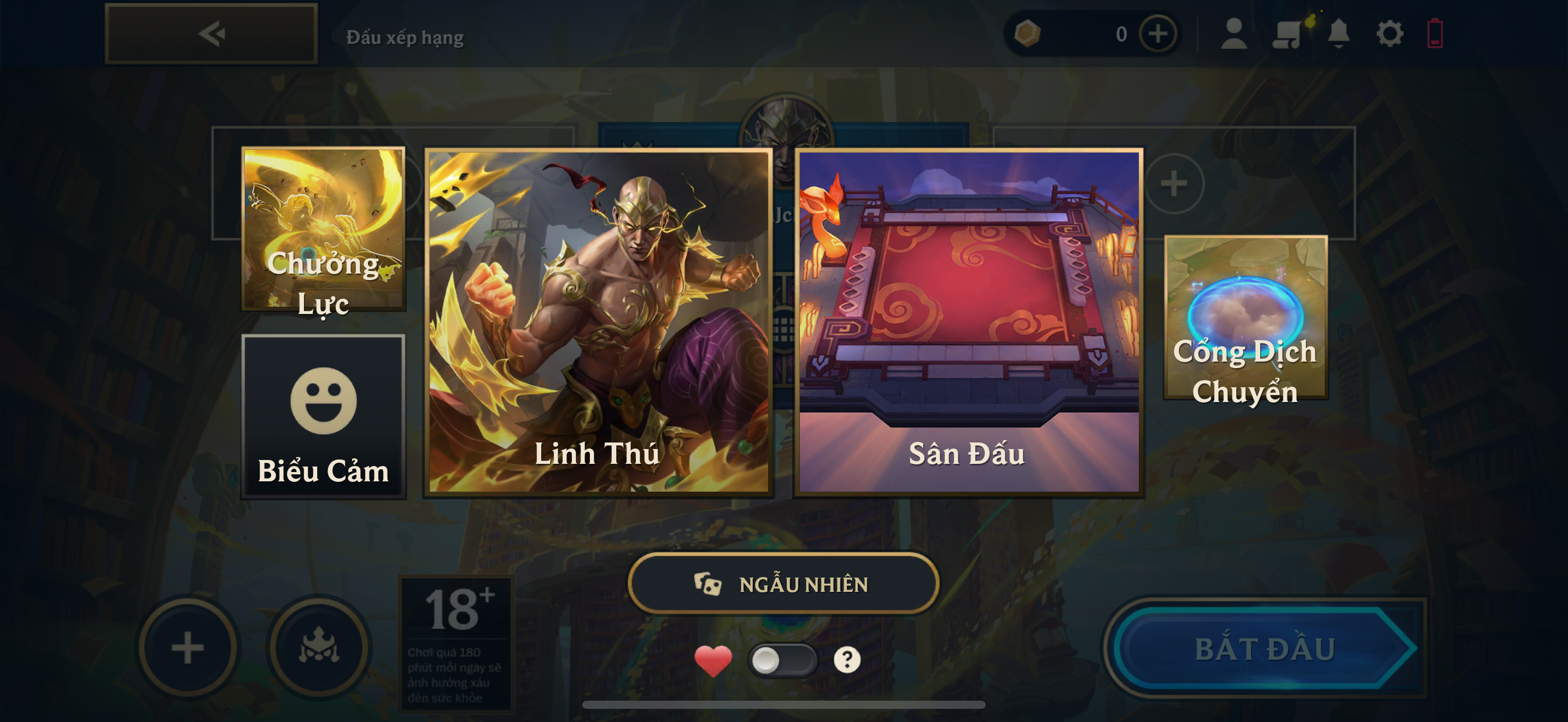View notifications via the bell icon
1568x722 pixels.
[x=1338, y=33]
